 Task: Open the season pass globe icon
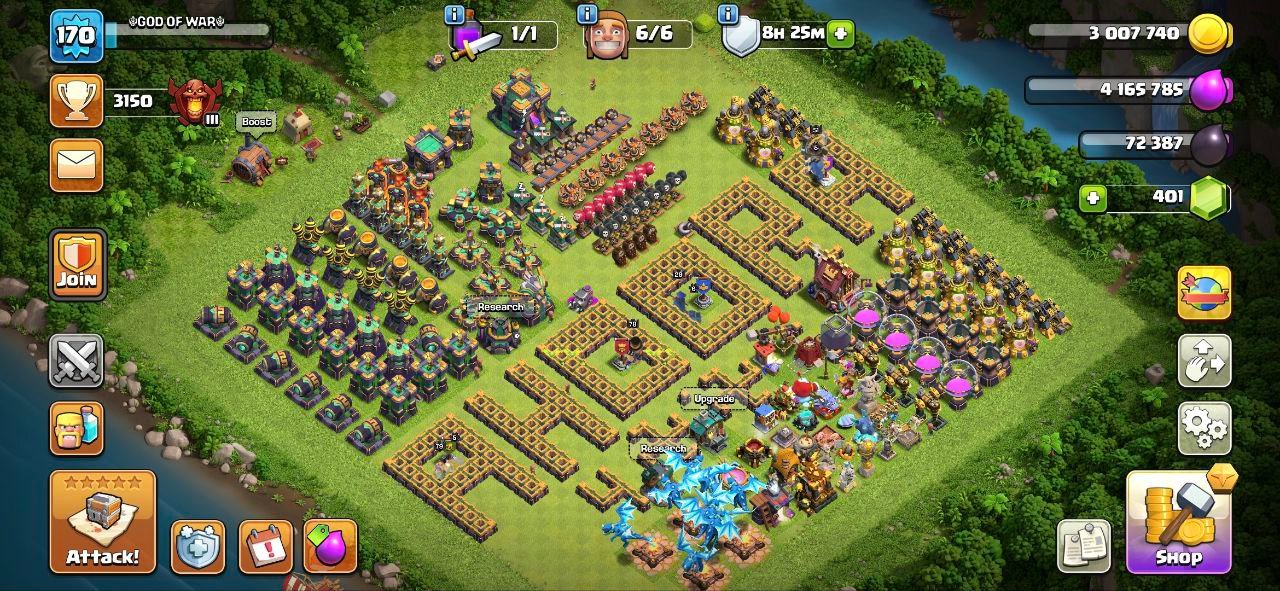(x=1205, y=293)
